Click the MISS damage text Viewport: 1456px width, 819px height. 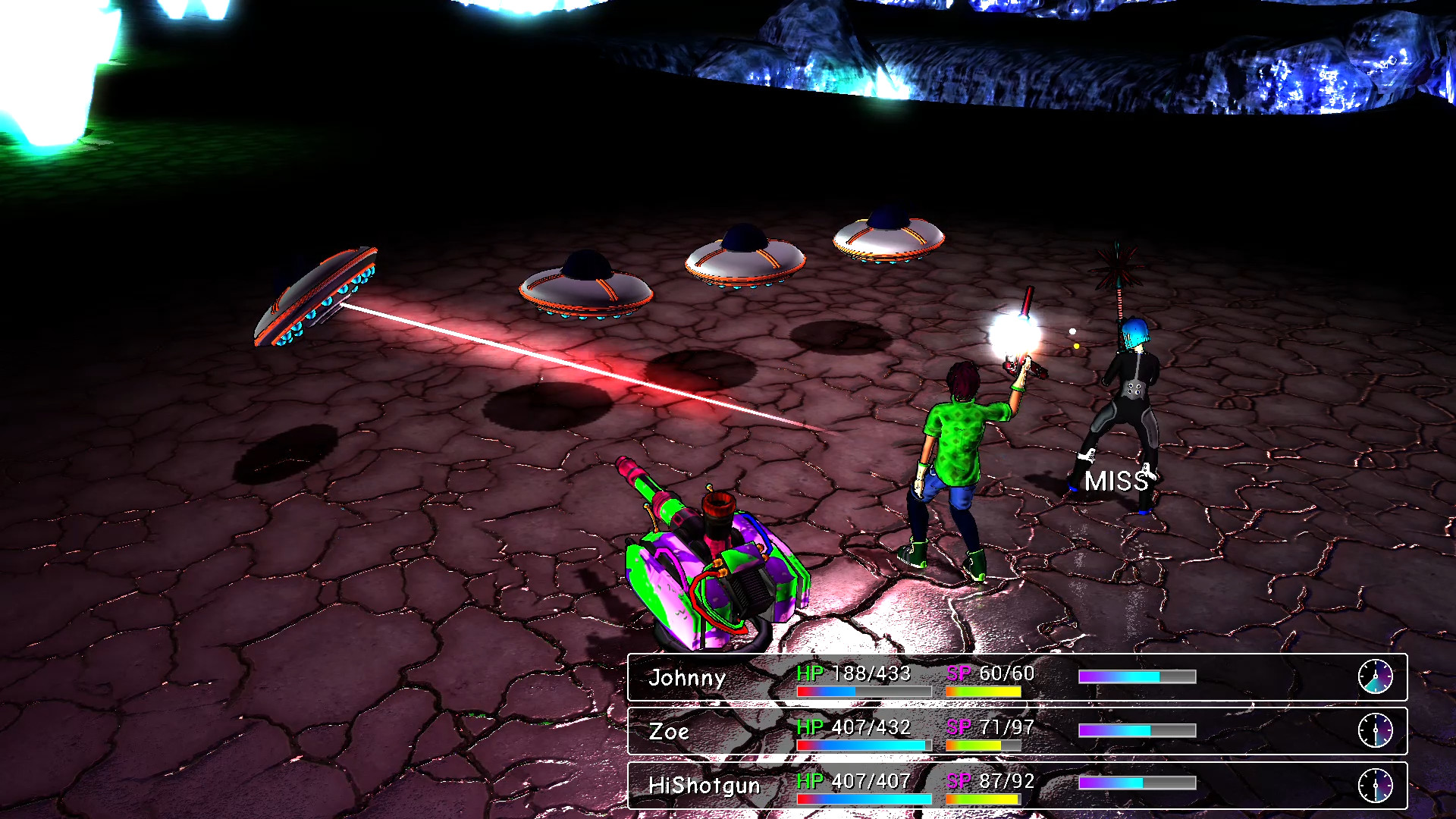[1118, 481]
